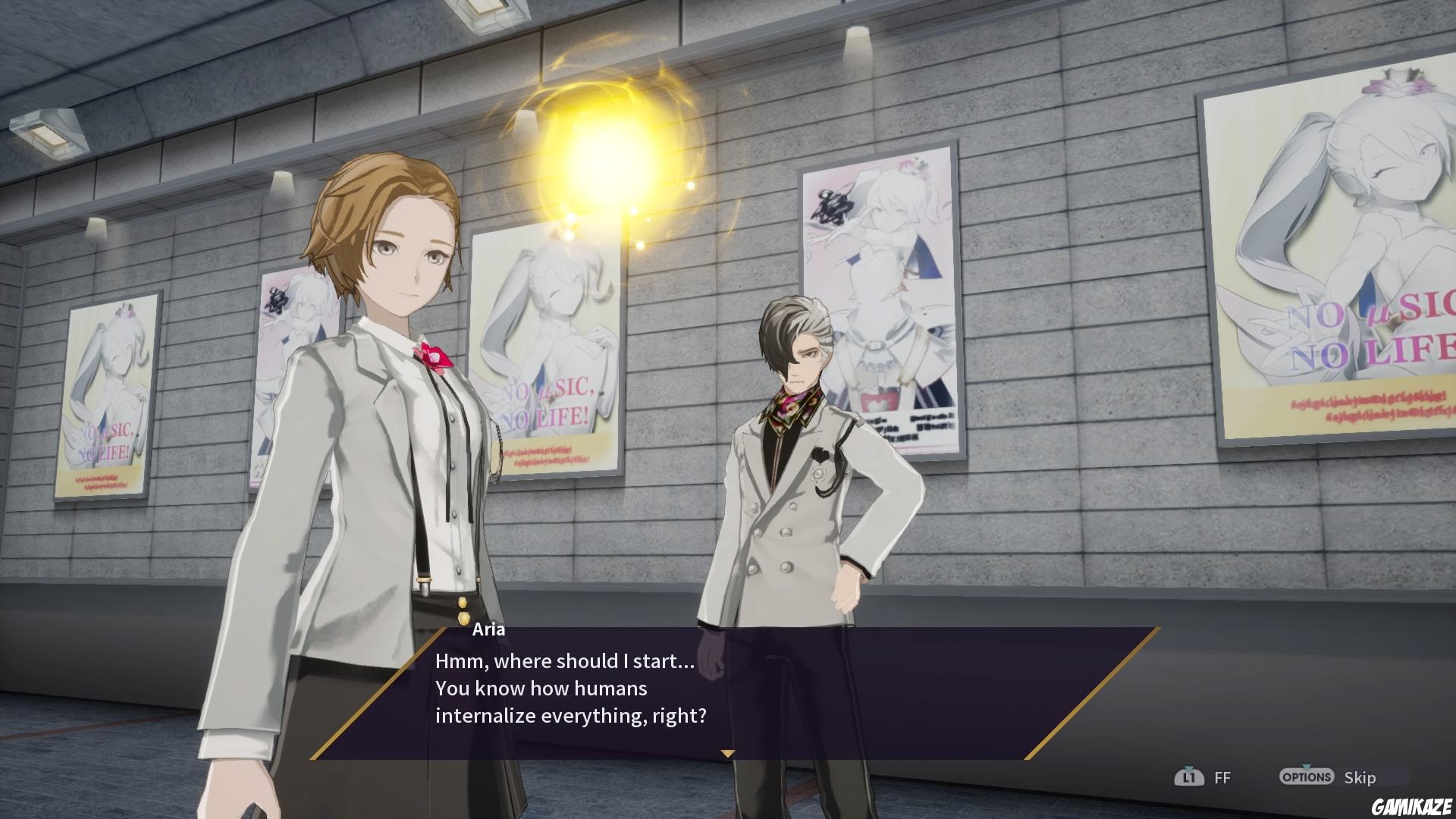
Task: Click the downward triangle to advance dialogue
Action: [728, 754]
